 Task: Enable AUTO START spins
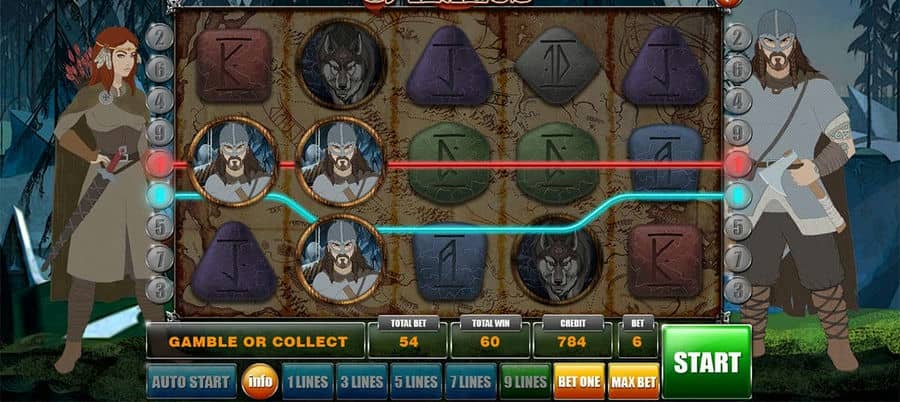(191, 381)
